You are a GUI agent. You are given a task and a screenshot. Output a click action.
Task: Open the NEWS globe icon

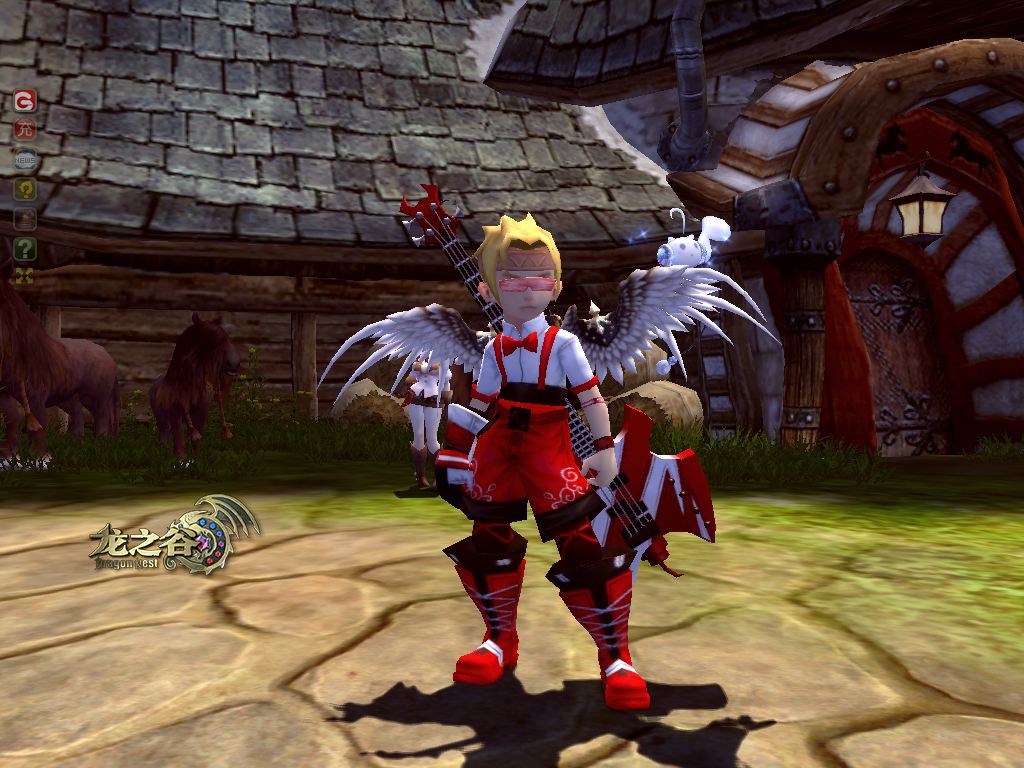pyautogui.click(x=25, y=160)
